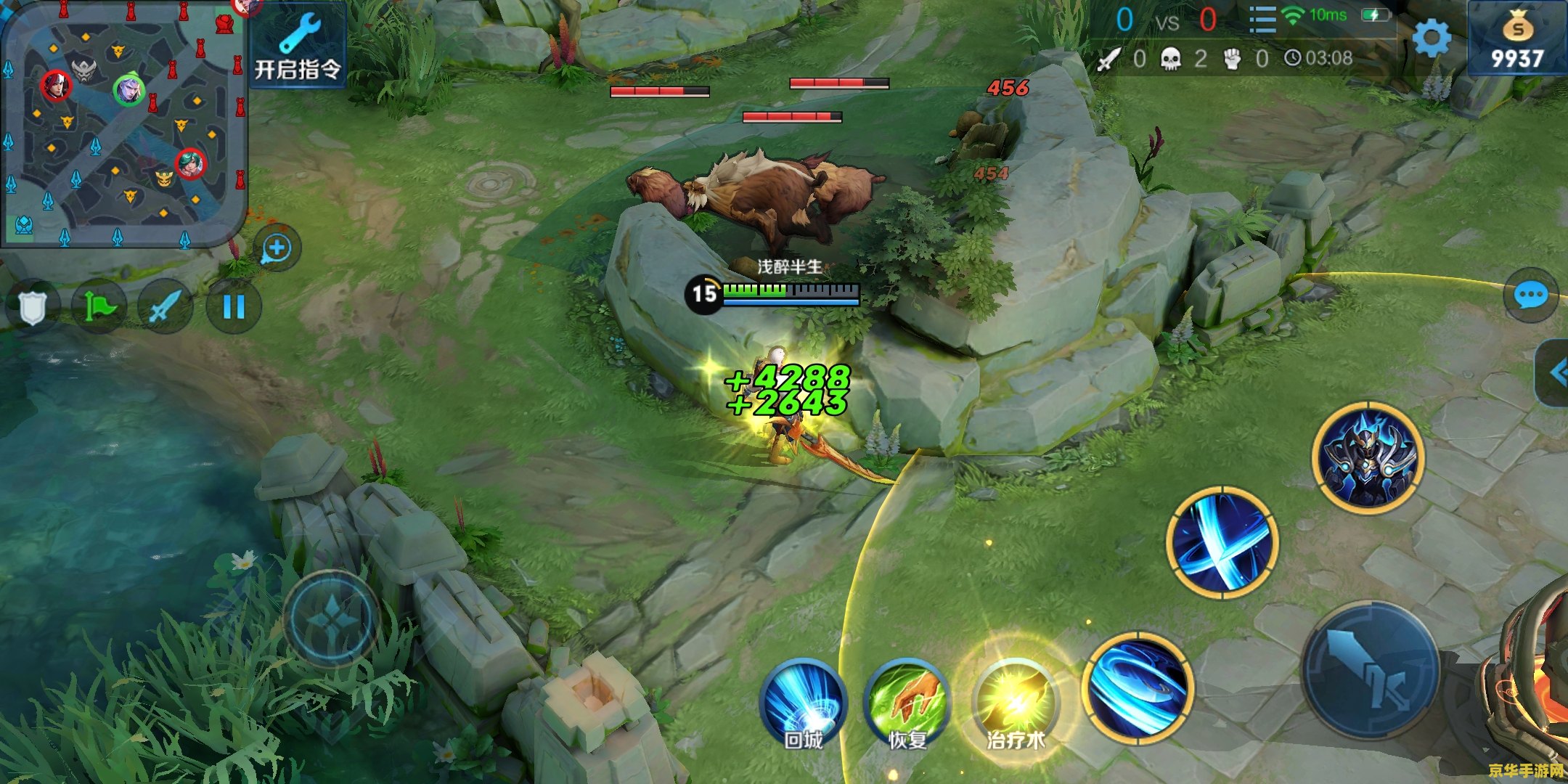1568x784 pixels.
Task: Open the chat speech bubble
Action: pos(1531,295)
